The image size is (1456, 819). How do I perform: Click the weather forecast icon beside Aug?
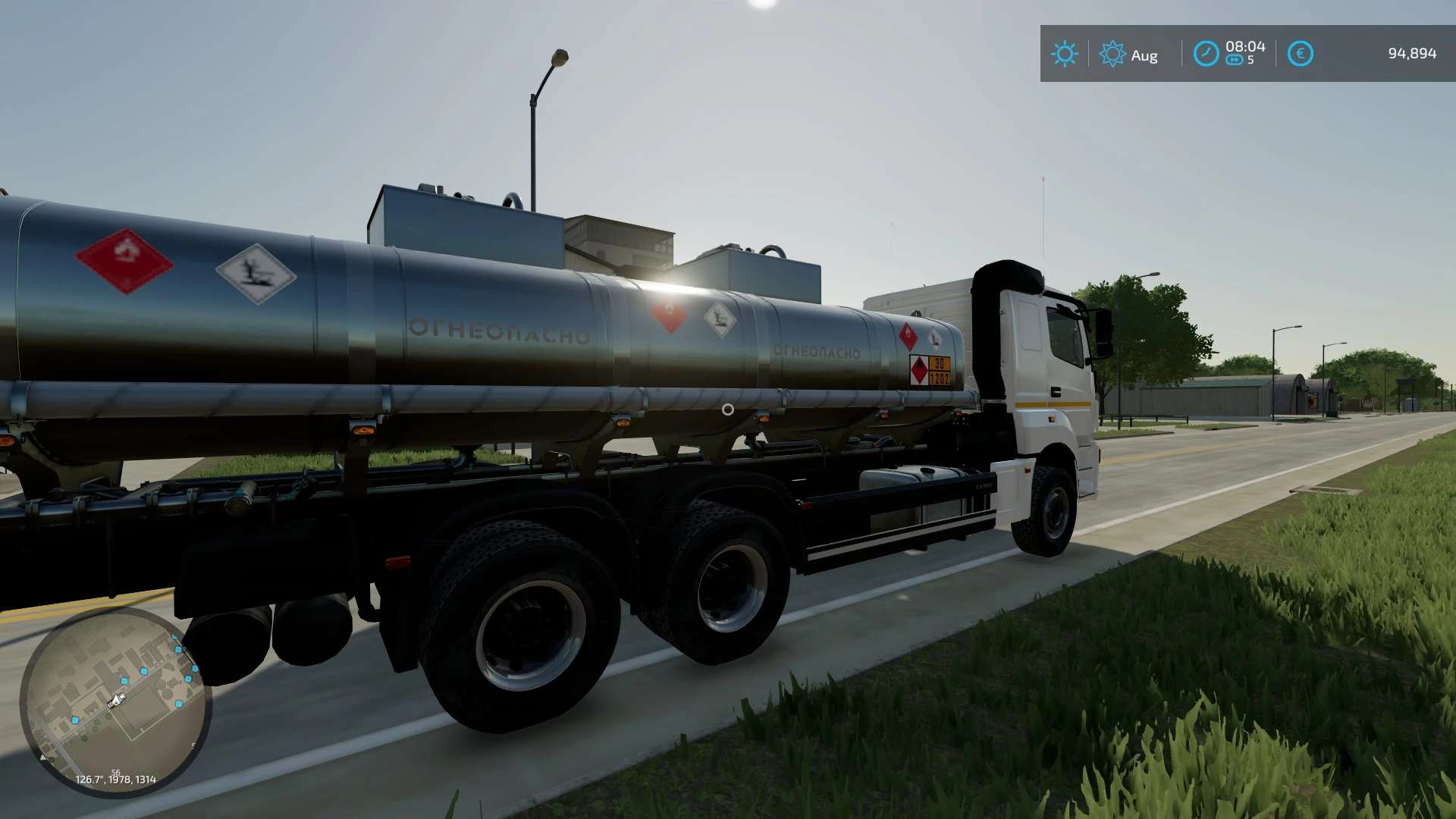coord(1112,54)
